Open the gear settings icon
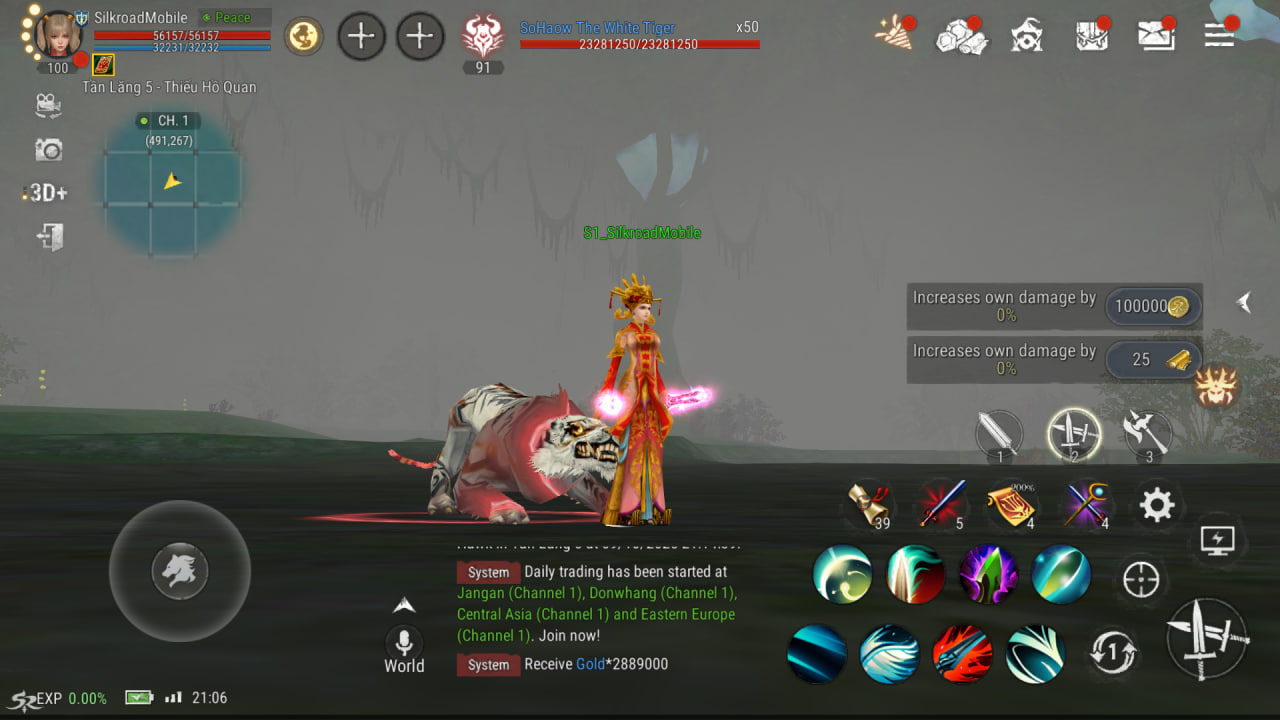The image size is (1280, 720). tap(1157, 505)
